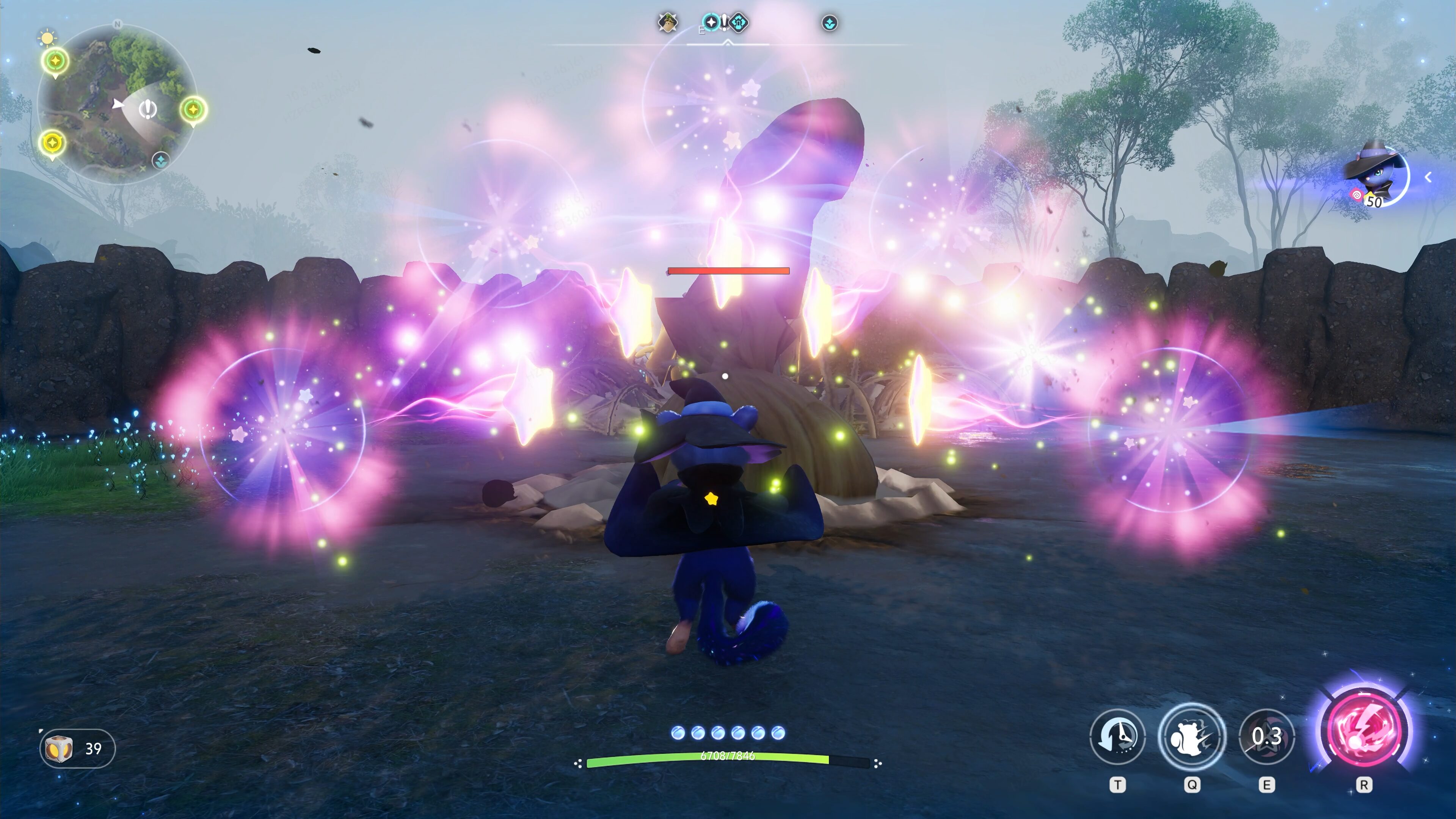Select the cyan-ringed star compass marker
The width and height of the screenshot is (1456, 819).
711,23
